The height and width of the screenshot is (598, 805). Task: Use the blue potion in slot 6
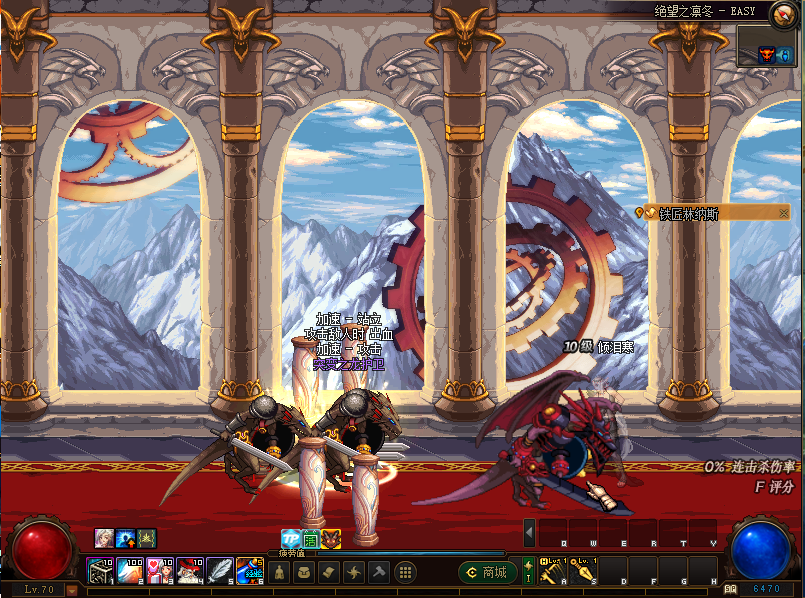click(x=249, y=572)
